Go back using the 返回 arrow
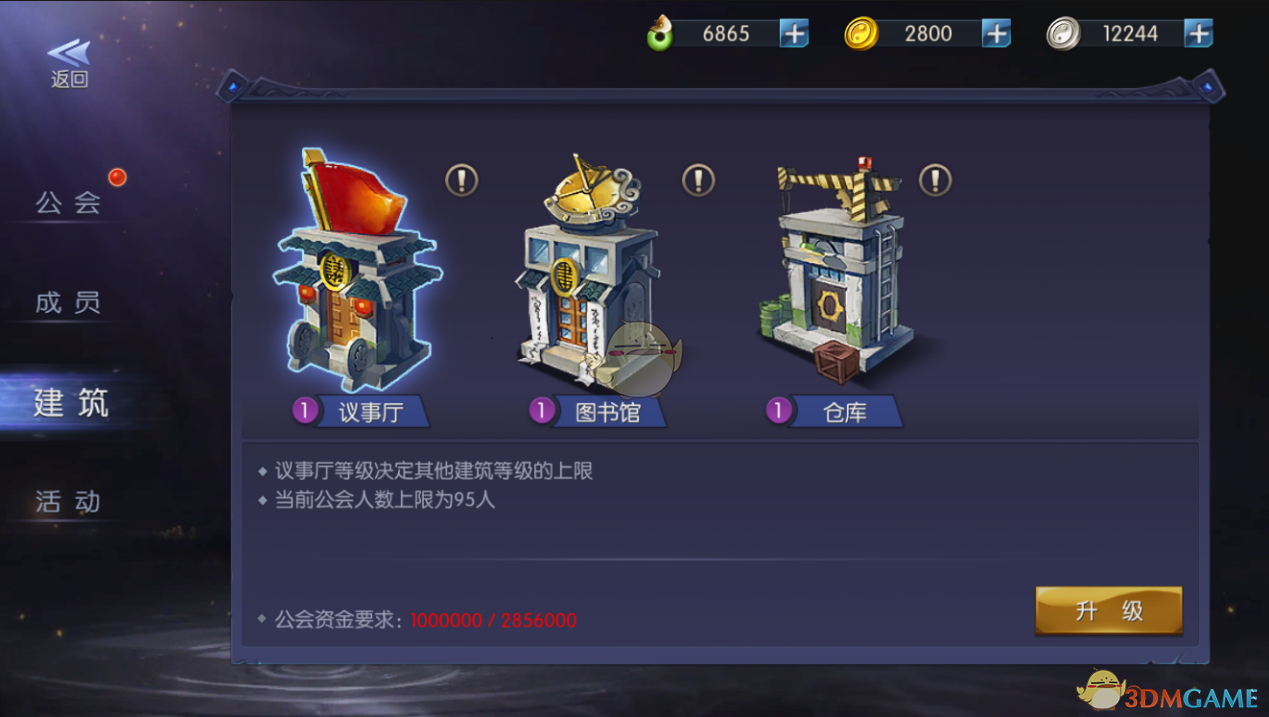 69,62
